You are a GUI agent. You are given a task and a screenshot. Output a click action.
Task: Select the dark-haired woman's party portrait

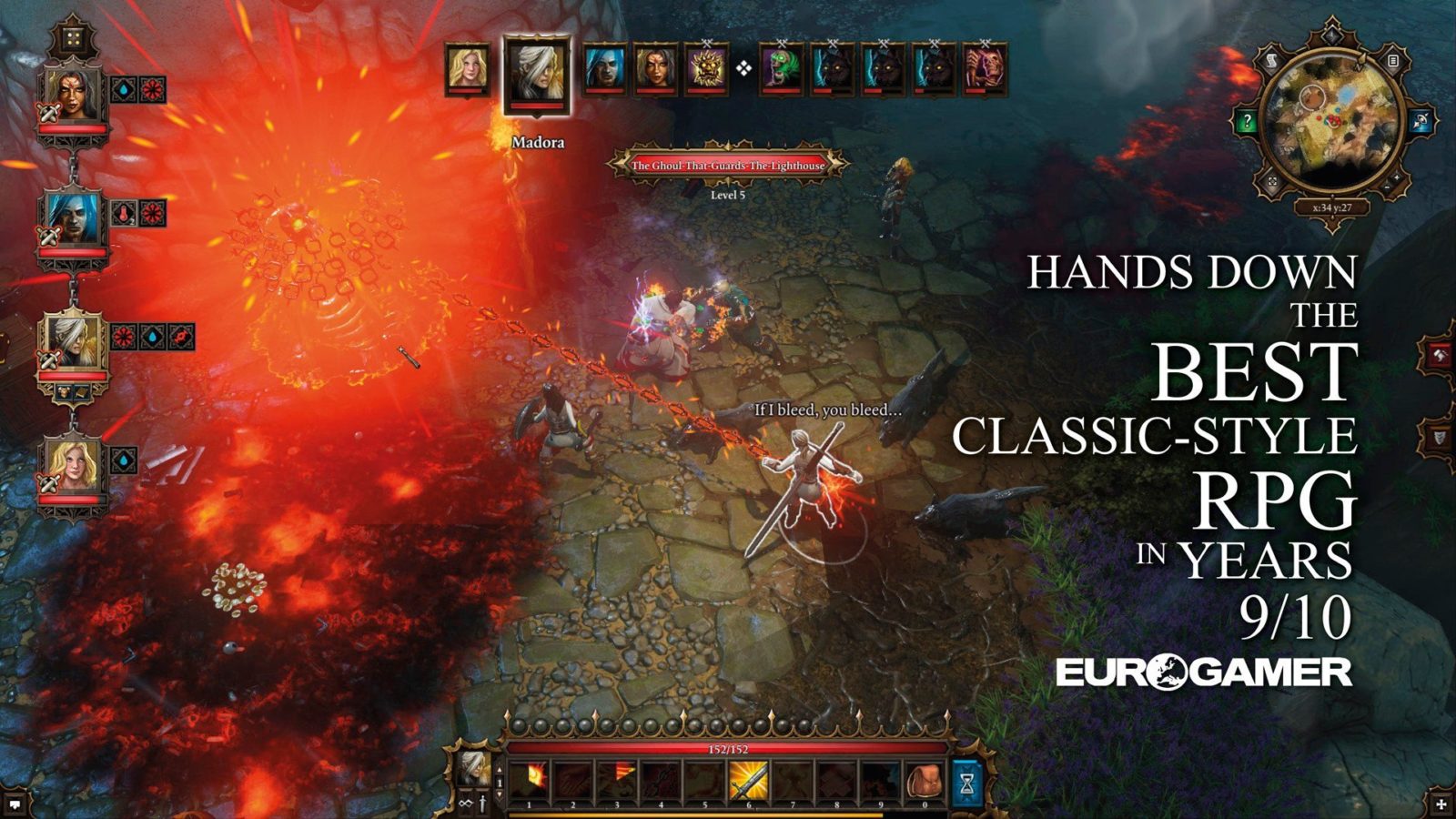(x=72, y=94)
